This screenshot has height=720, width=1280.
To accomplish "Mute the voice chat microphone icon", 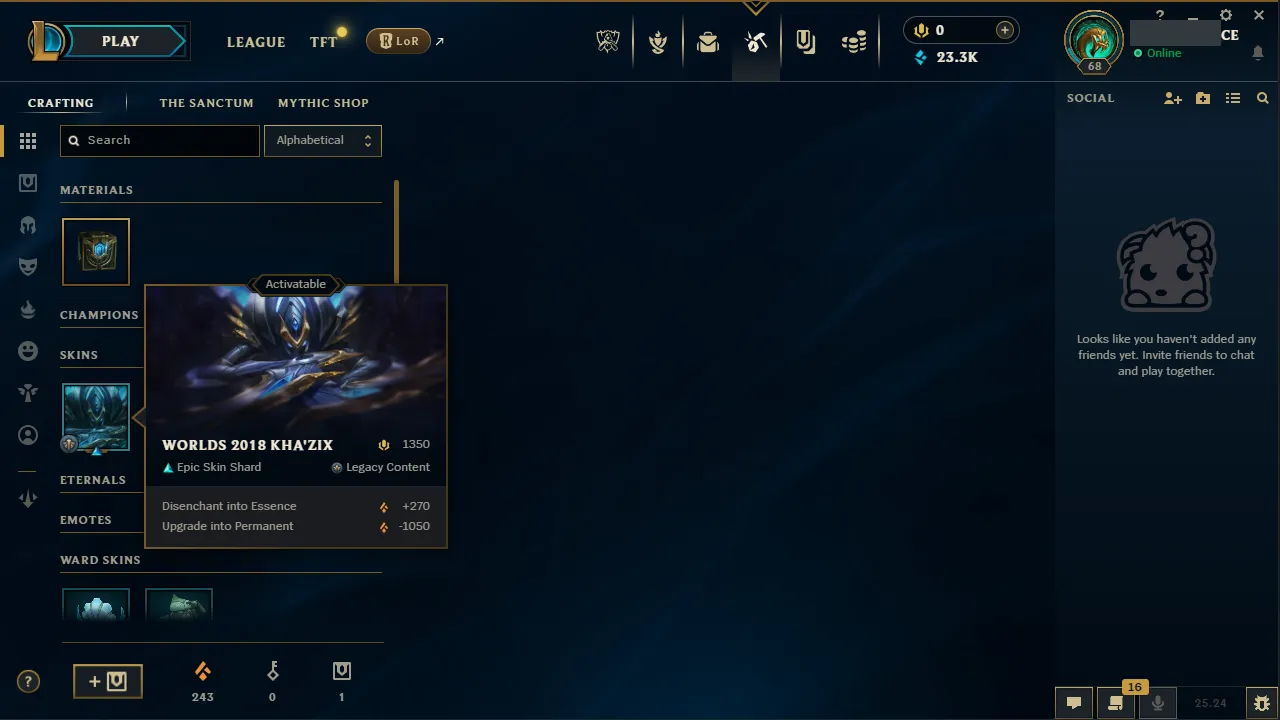I will pyautogui.click(x=1158, y=702).
